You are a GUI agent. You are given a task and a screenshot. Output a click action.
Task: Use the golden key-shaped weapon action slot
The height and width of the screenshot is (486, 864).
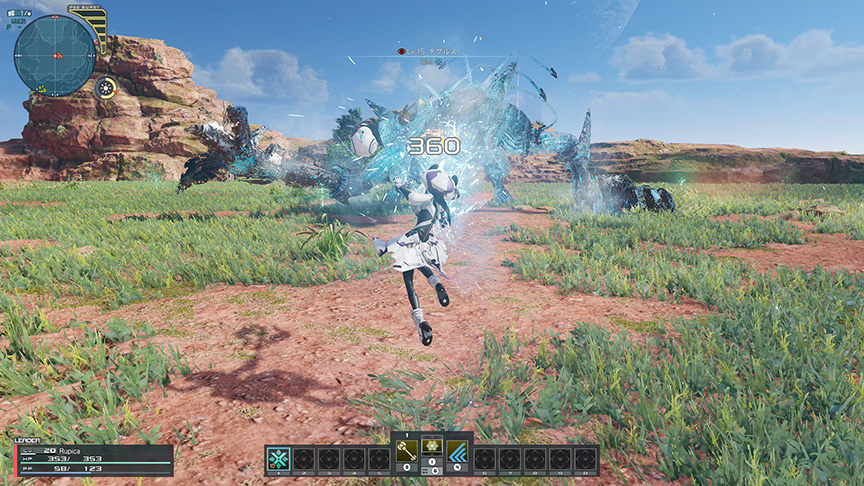coord(406,452)
